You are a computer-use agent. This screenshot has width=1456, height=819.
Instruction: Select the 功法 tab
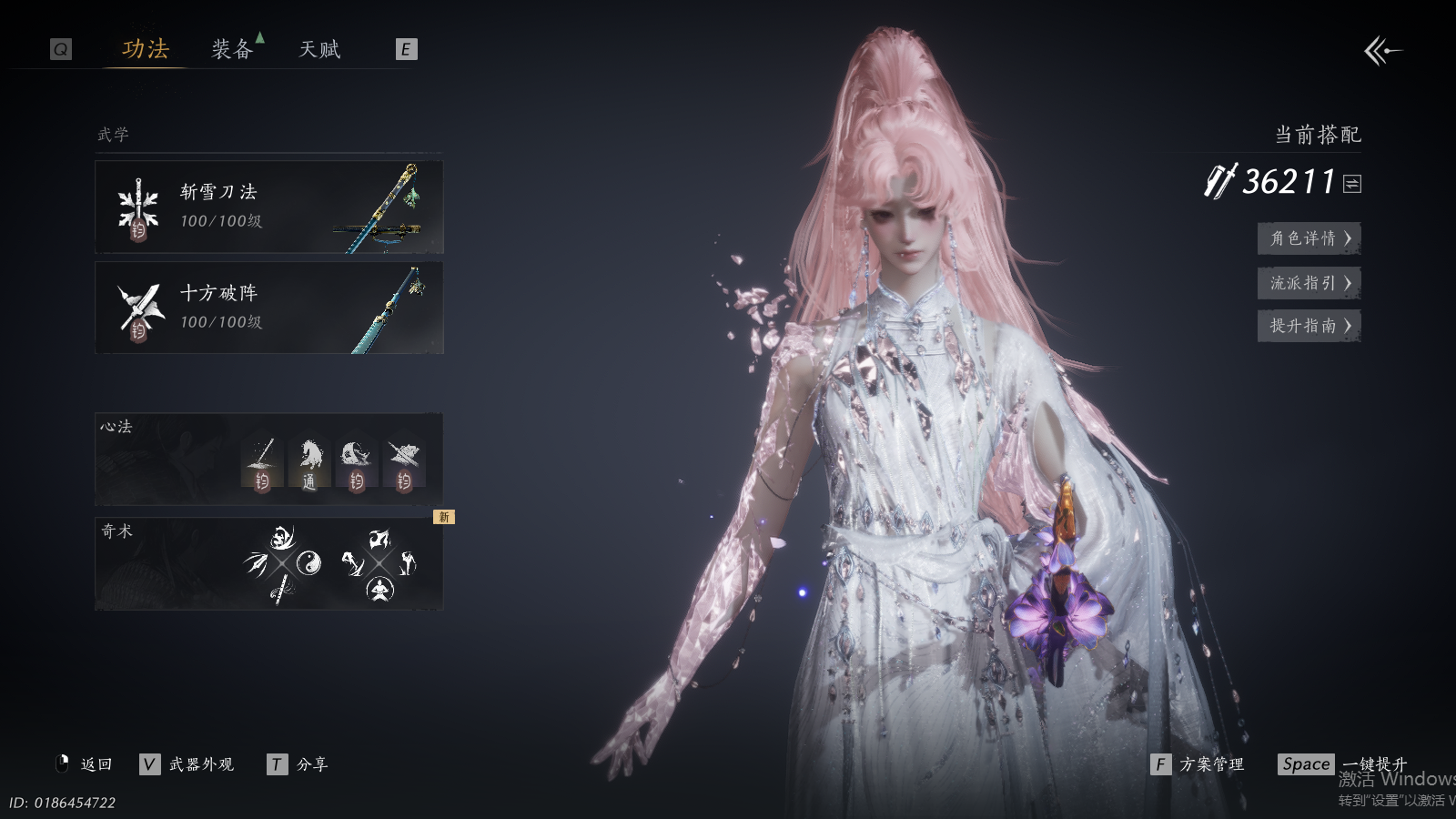146,49
